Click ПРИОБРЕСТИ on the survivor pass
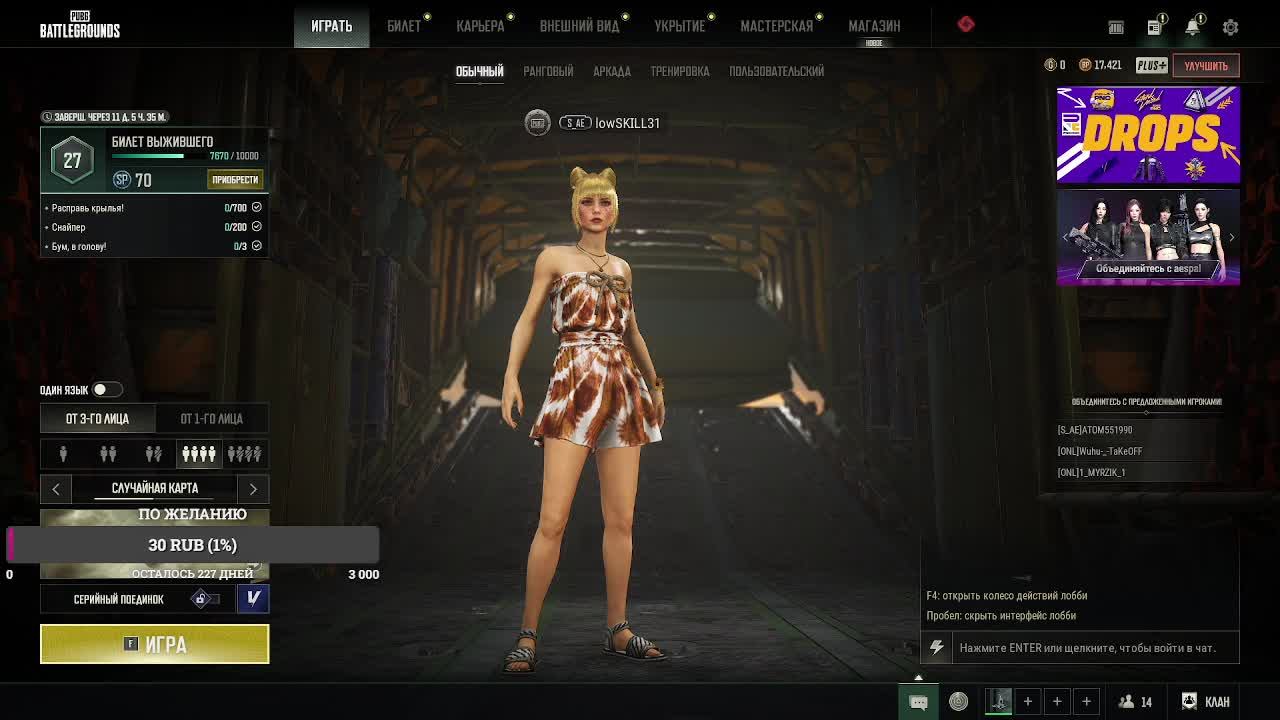Image resolution: width=1280 pixels, height=720 pixels. (x=235, y=180)
